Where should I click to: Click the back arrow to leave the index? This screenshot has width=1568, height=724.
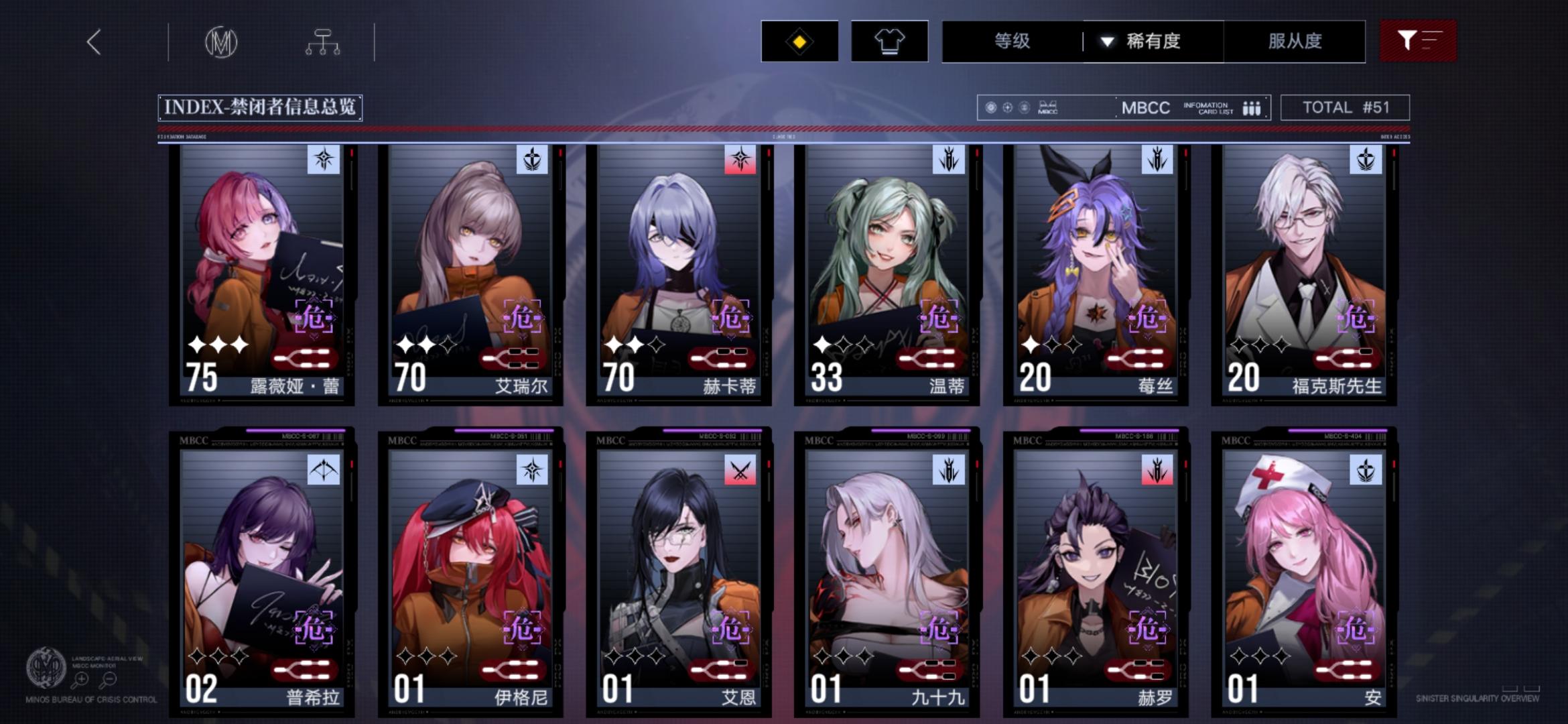tap(94, 42)
